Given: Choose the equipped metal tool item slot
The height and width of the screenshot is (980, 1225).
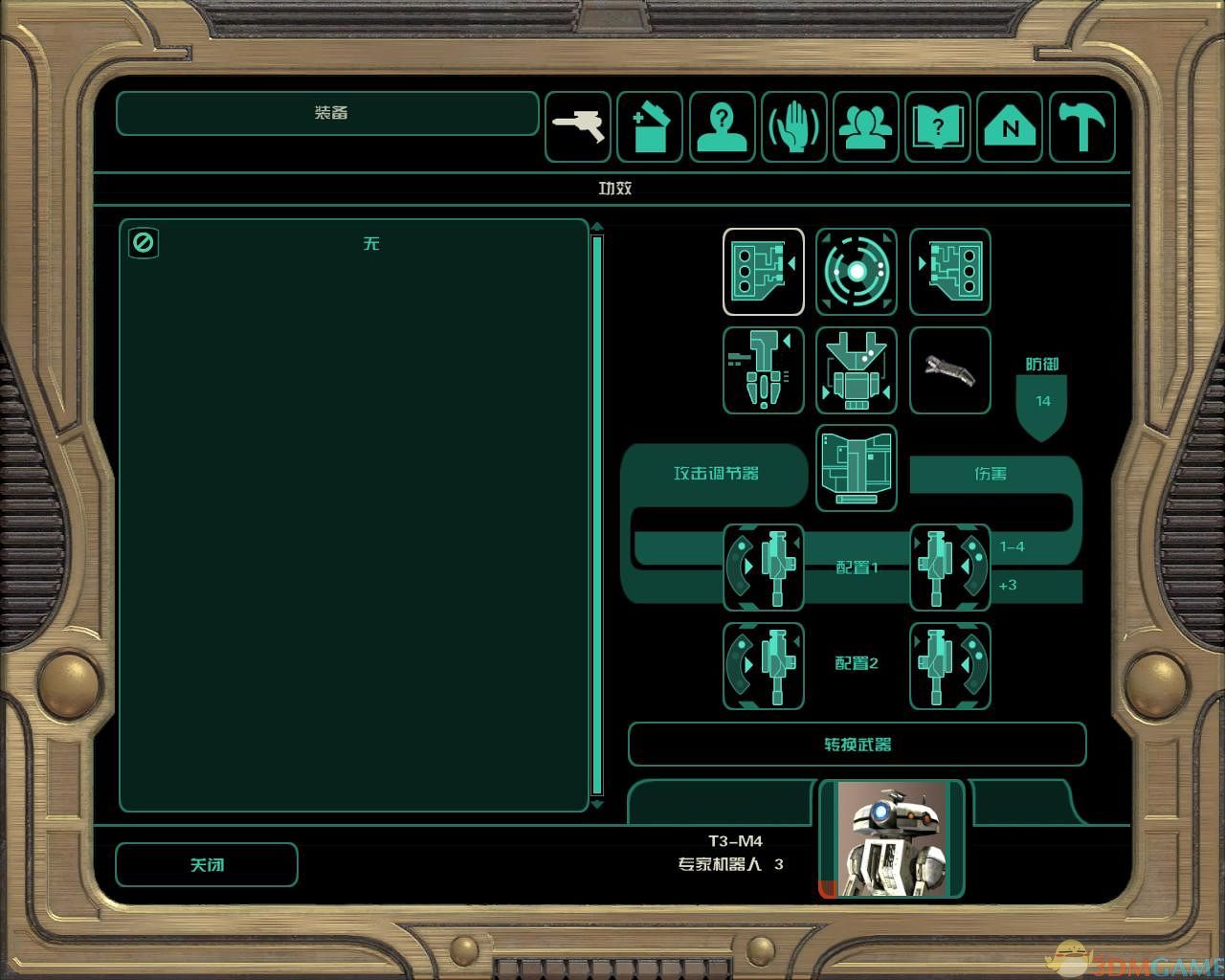Looking at the screenshot, I should click(949, 370).
